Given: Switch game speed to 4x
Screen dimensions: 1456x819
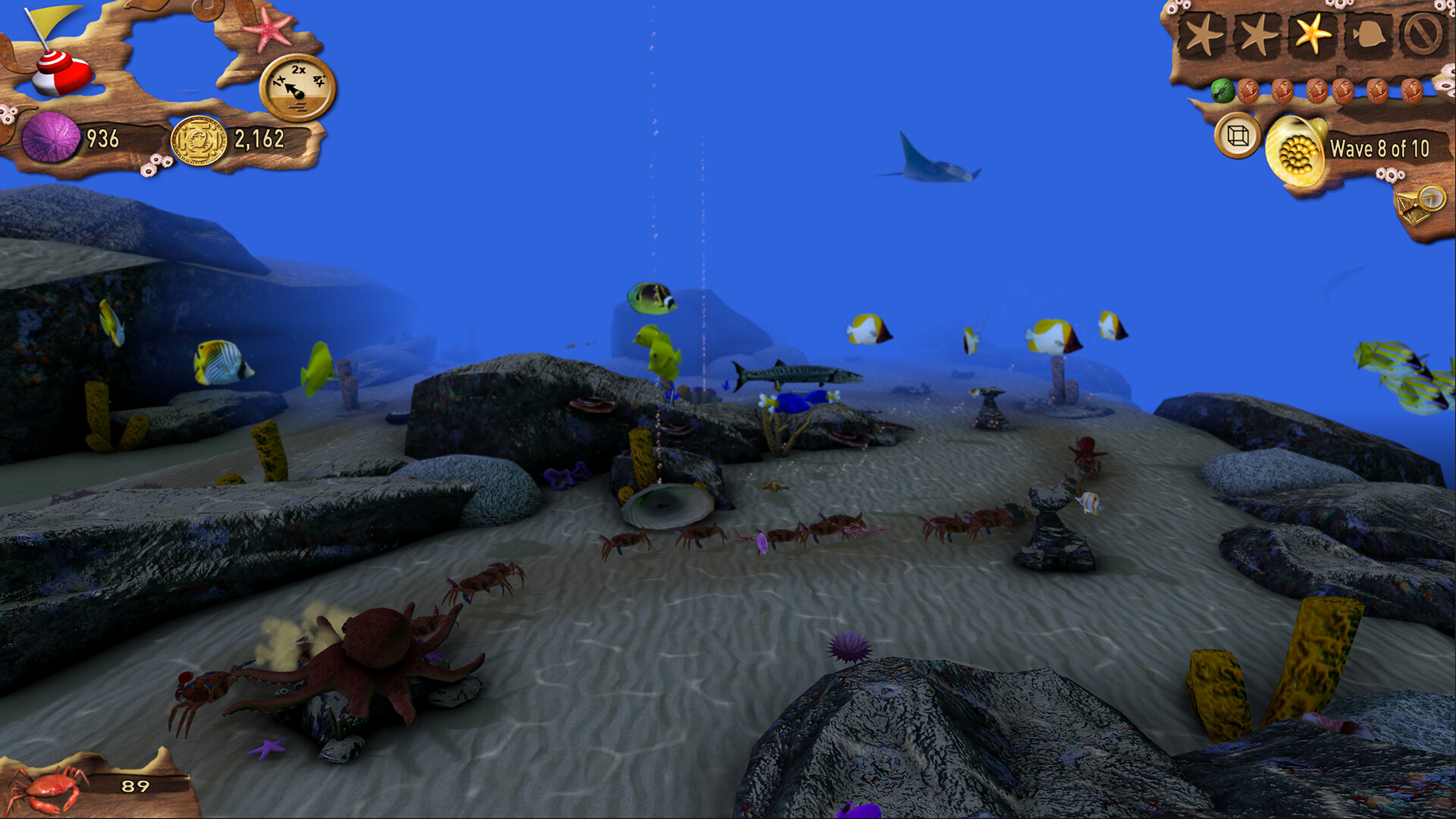Looking at the screenshot, I should (319, 81).
